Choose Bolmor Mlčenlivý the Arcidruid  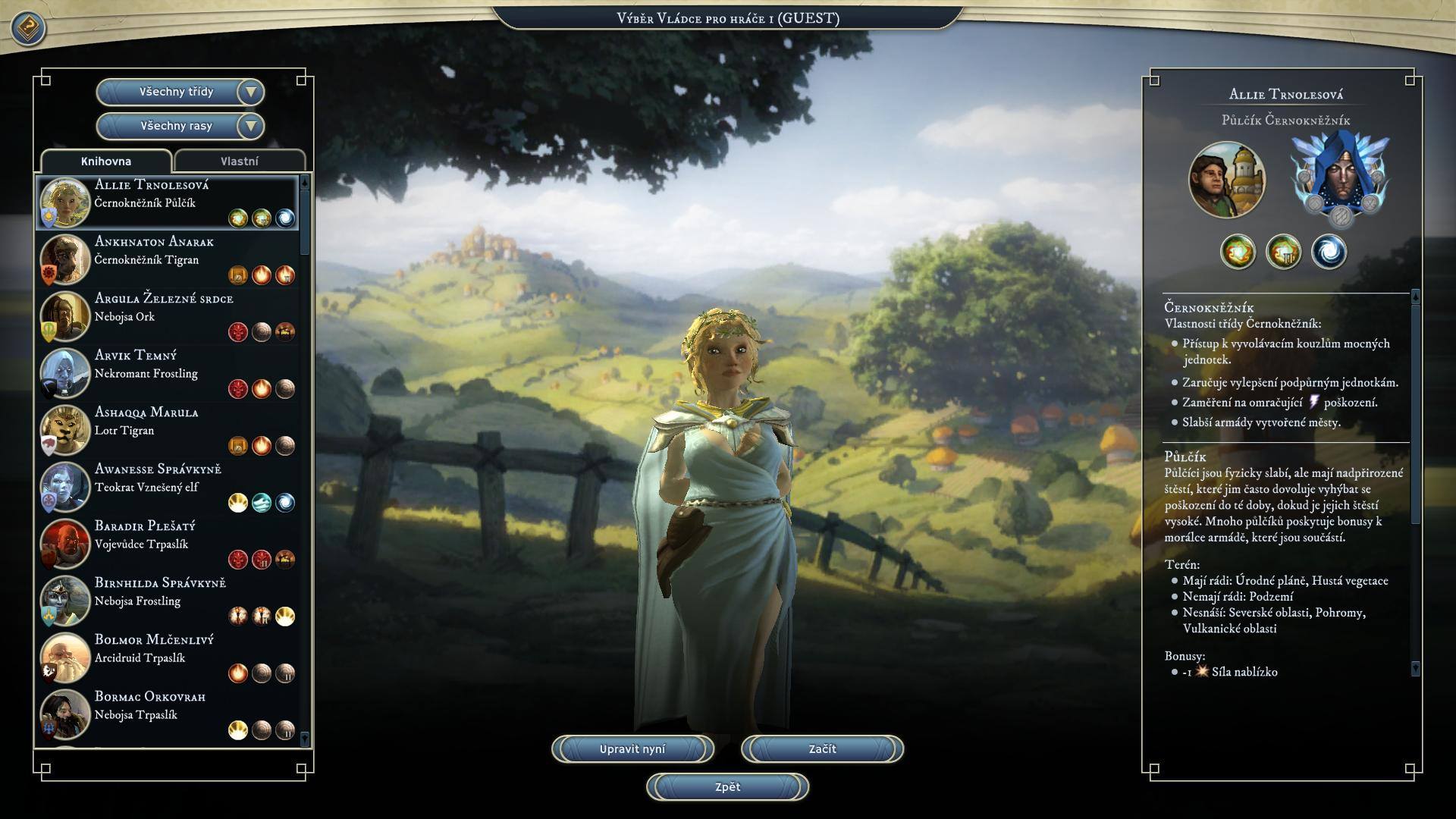pyautogui.click(x=167, y=657)
